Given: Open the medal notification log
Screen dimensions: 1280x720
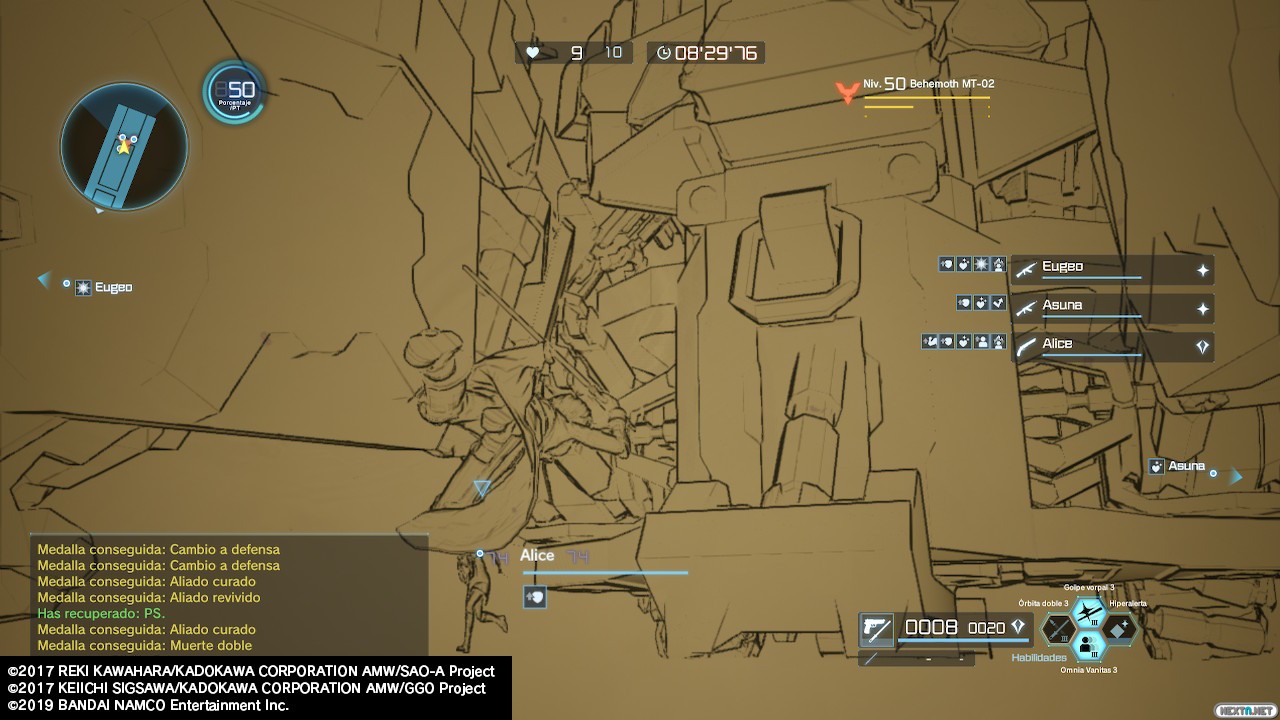Looking at the screenshot, I should [x=229, y=595].
